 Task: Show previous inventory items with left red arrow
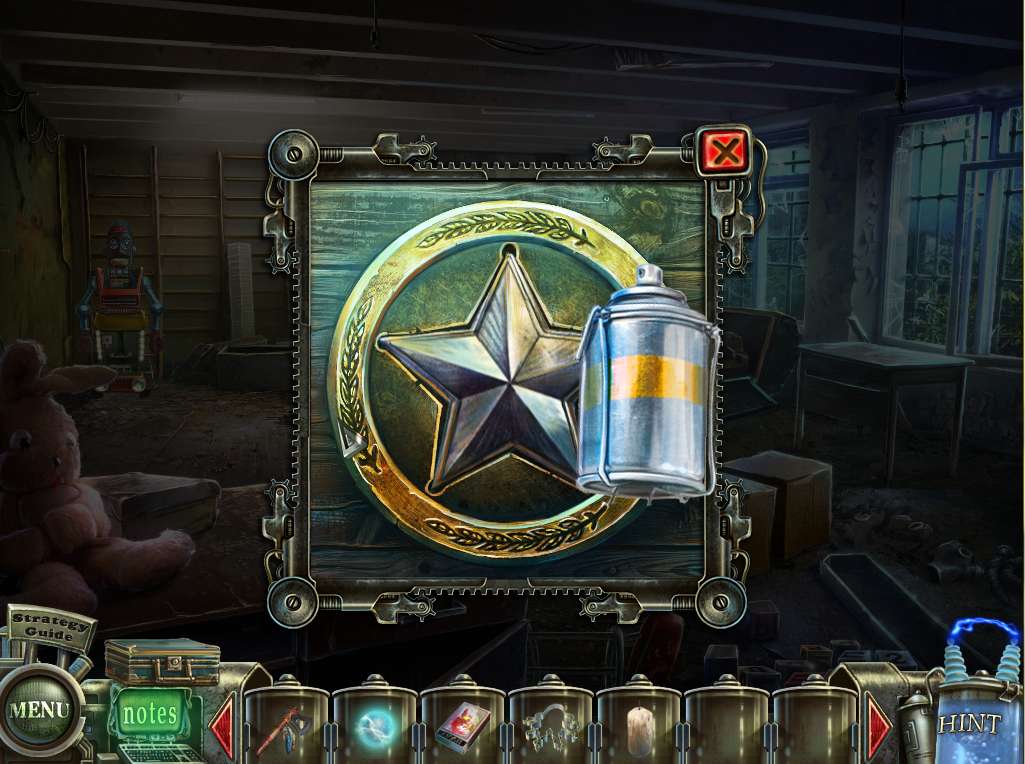pyautogui.click(x=222, y=726)
